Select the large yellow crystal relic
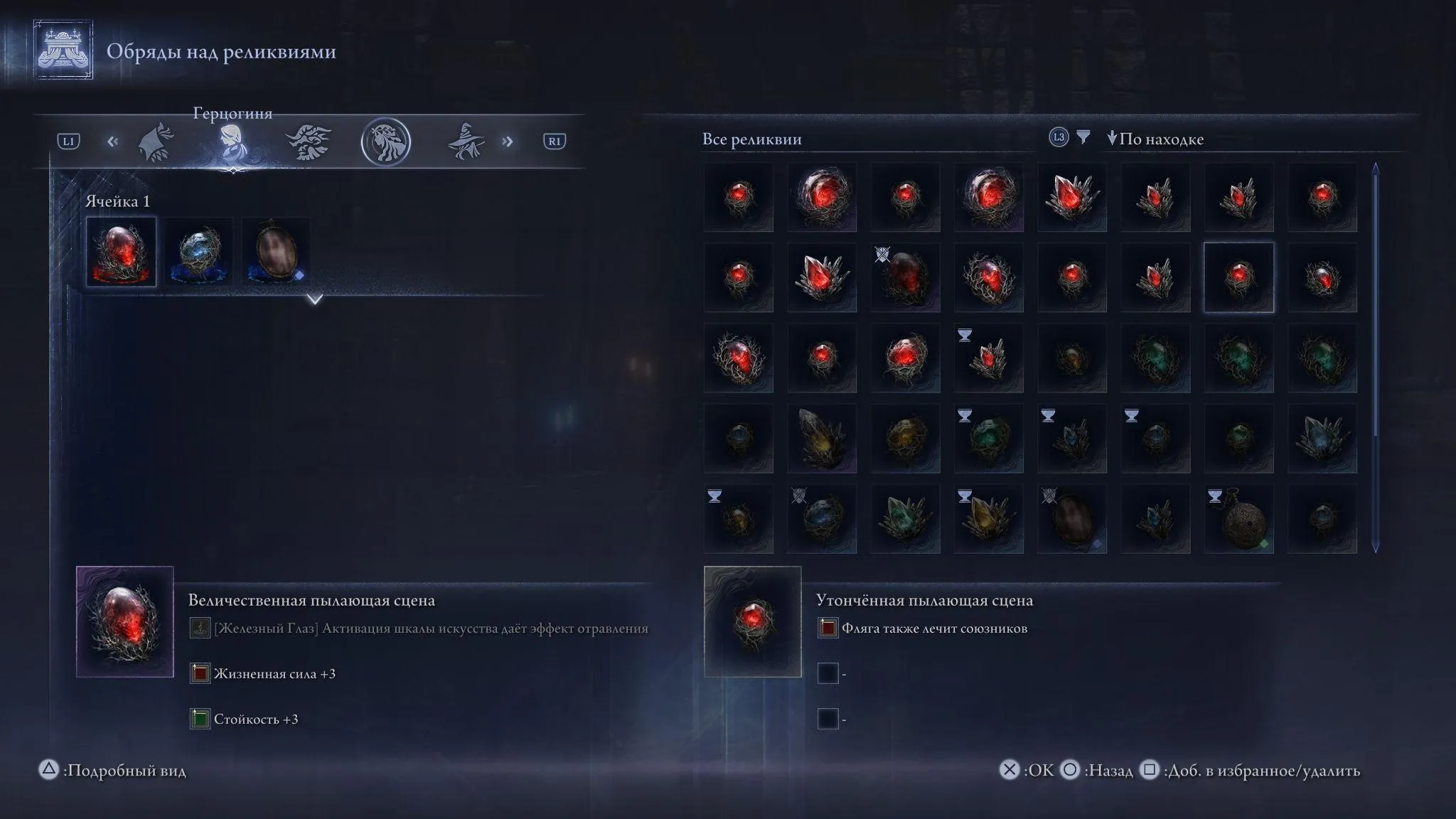 pyautogui.click(x=822, y=439)
